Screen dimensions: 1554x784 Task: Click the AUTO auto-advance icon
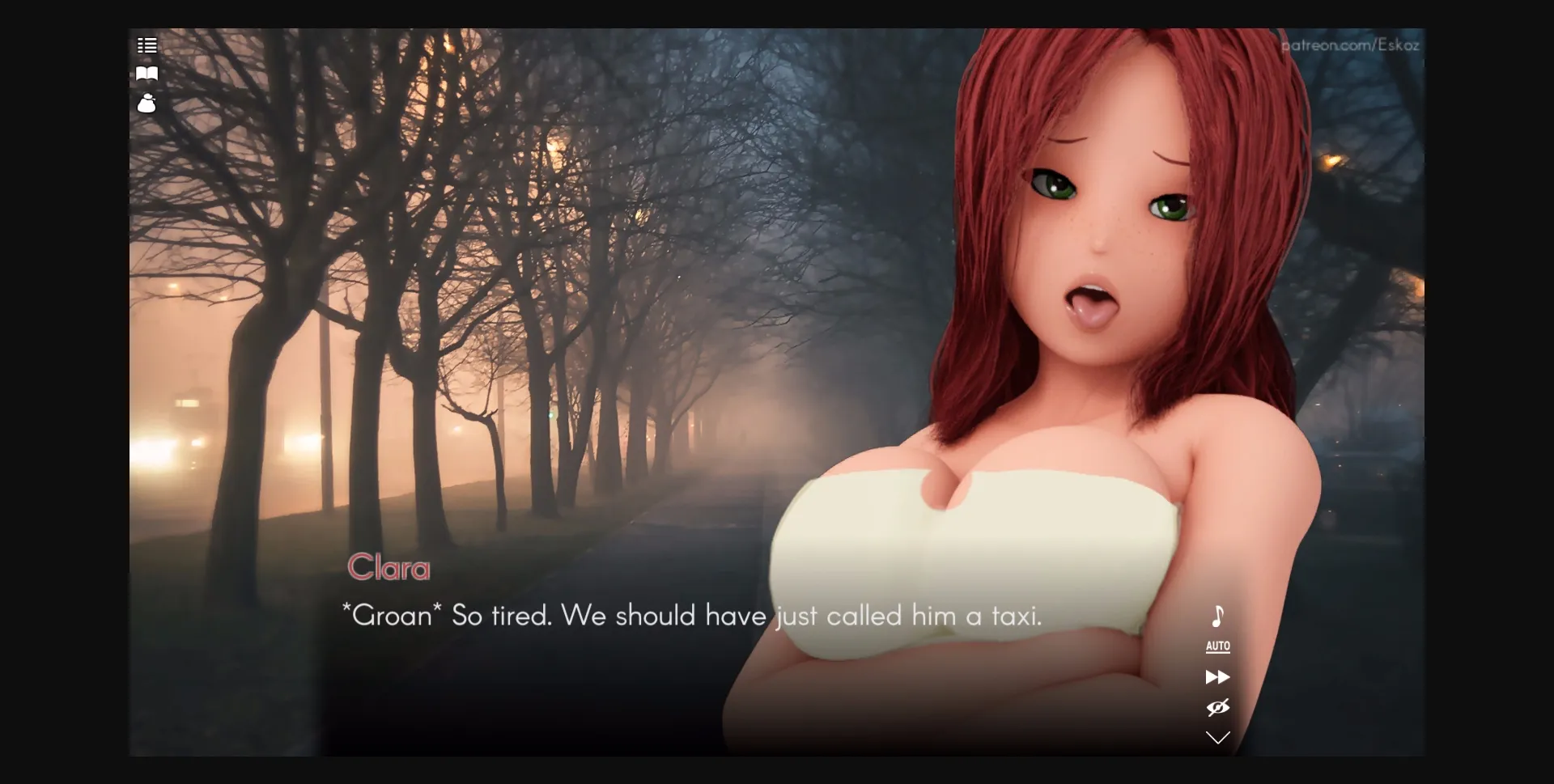(1217, 646)
